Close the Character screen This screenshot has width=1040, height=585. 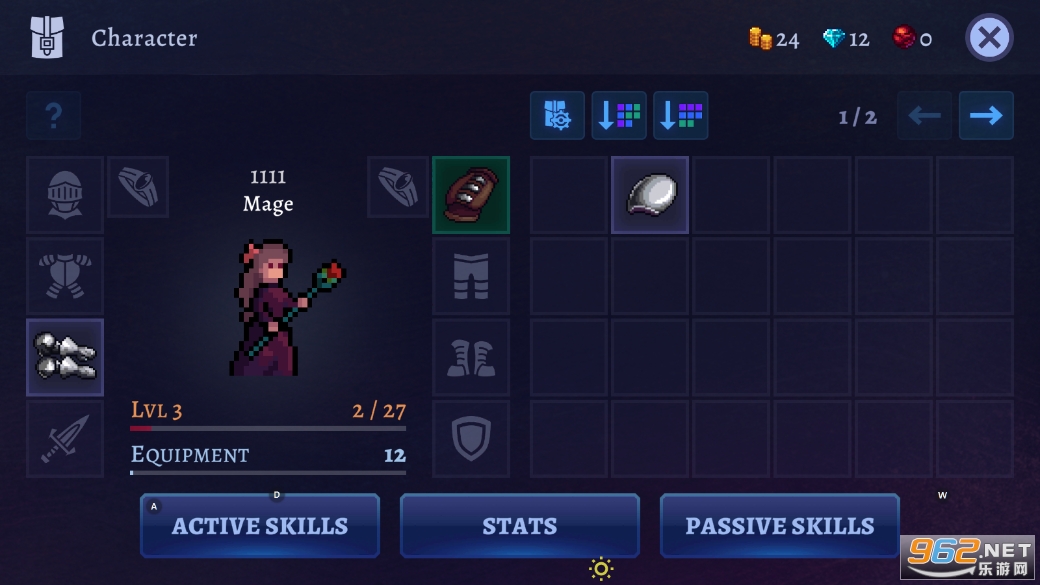coord(989,39)
